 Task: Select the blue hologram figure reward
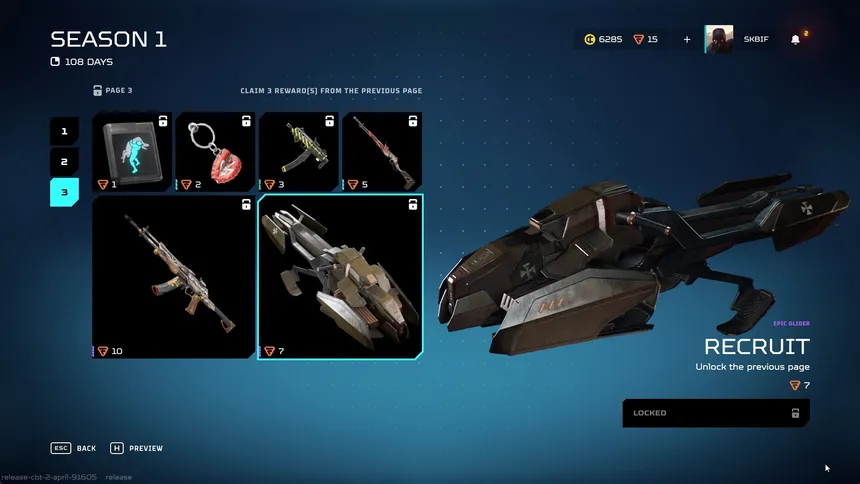[132, 151]
